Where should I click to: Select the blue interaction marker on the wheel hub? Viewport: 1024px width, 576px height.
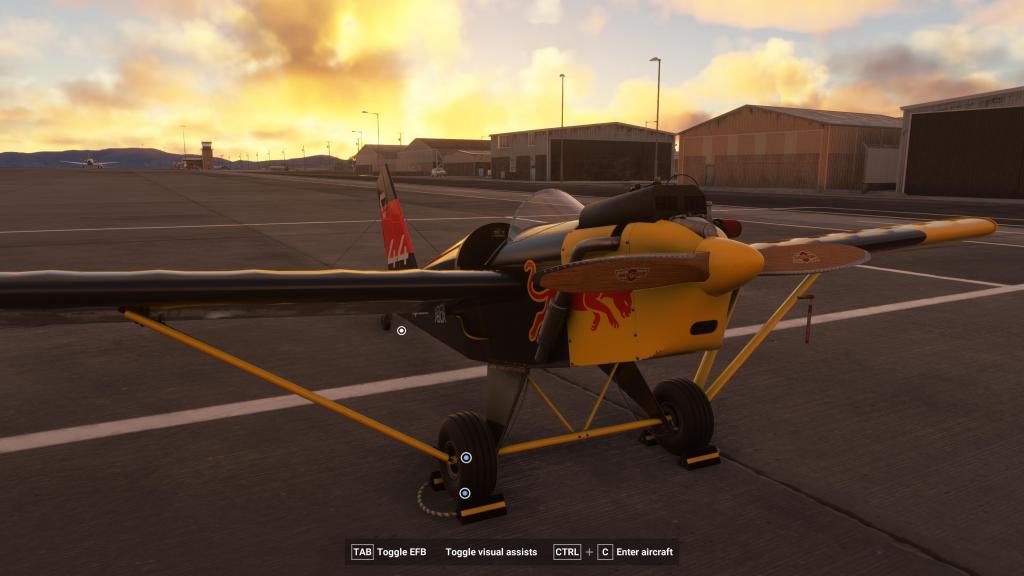pyautogui.click(x=466, y=458)
